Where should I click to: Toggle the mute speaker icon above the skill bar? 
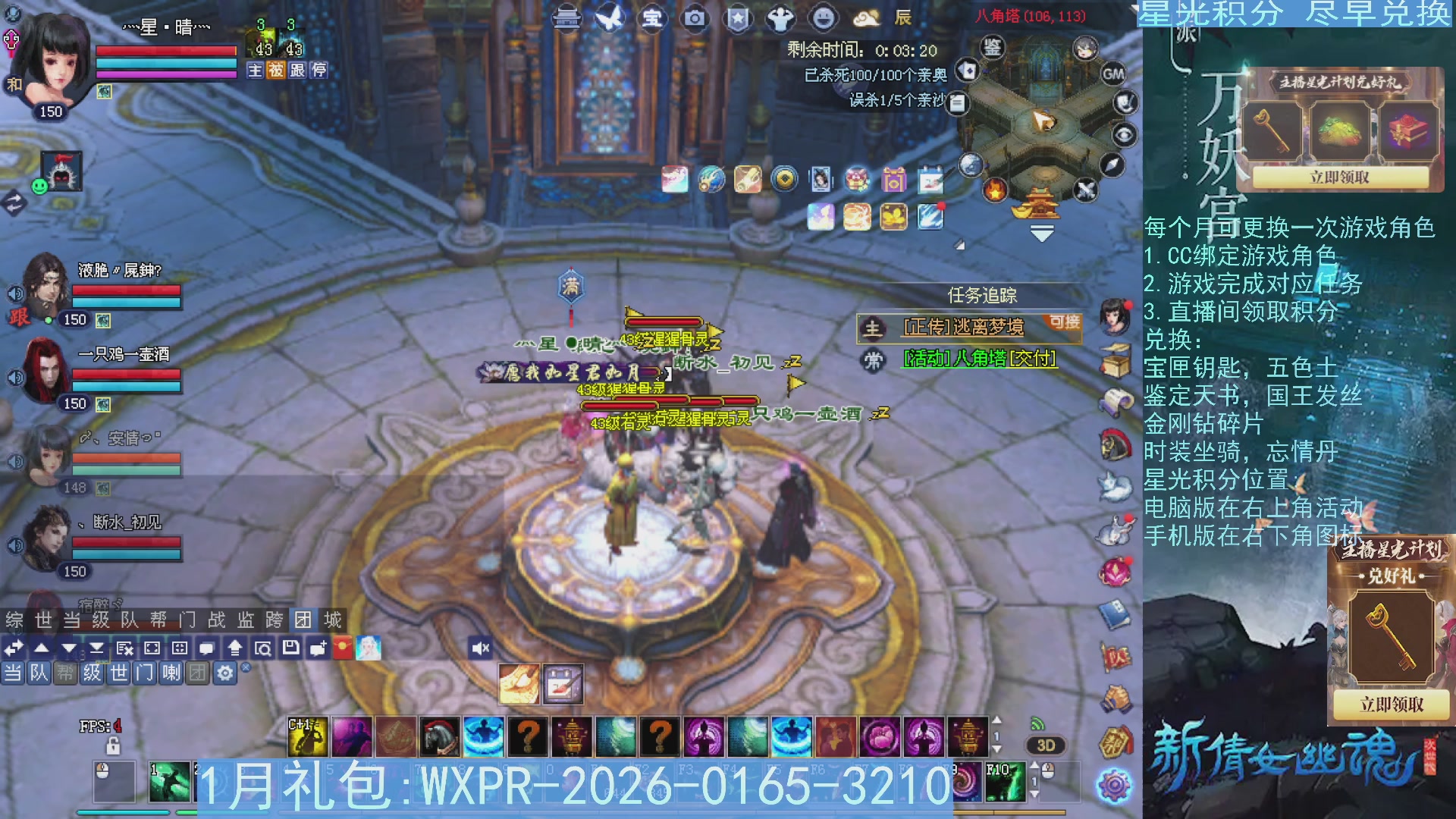pyautogui.click(x=481, y=647)
